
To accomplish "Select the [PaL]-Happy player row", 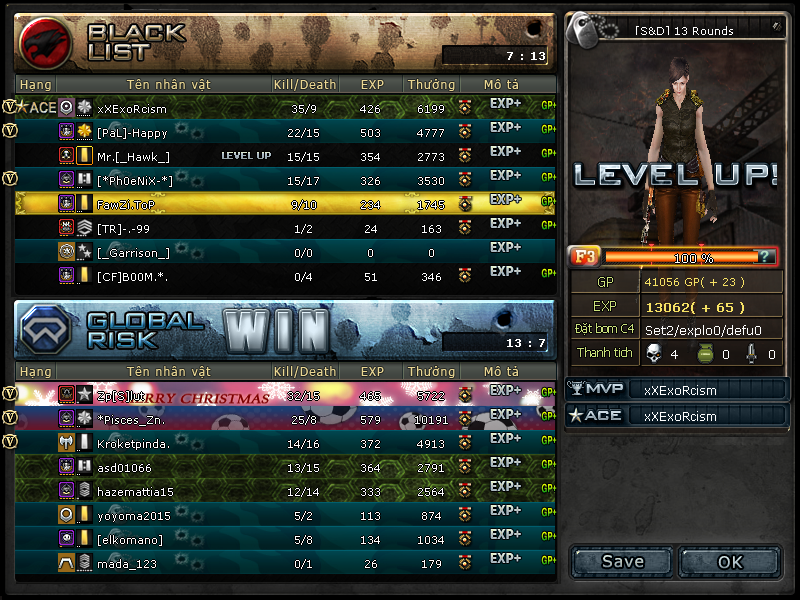I will tap(132, 132).
